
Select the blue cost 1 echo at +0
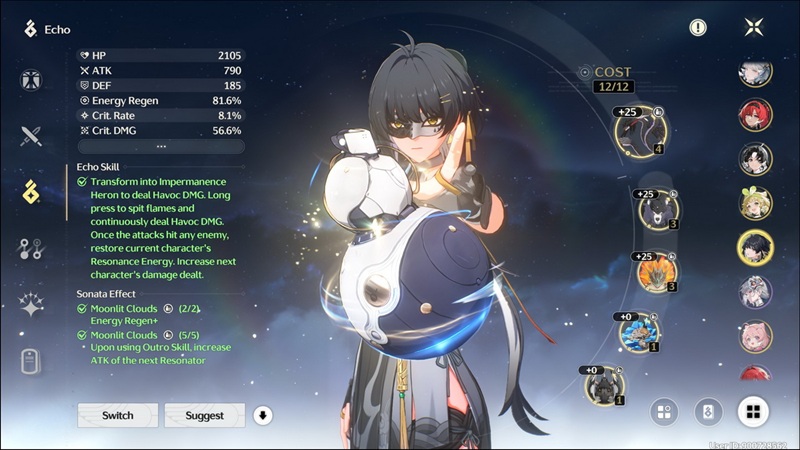coord(636,332)
